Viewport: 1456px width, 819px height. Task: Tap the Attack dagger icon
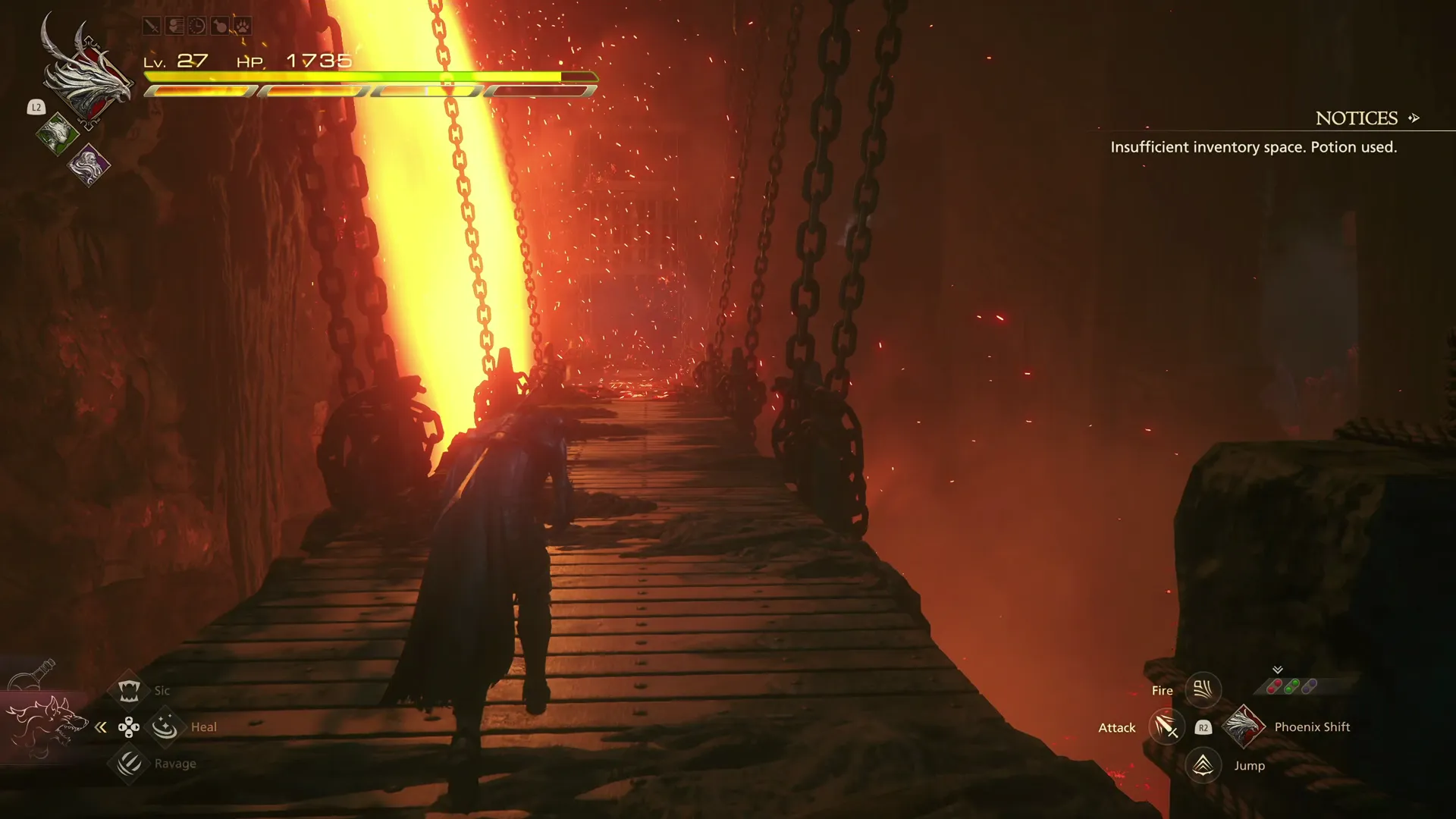(x=1168, y=727)
